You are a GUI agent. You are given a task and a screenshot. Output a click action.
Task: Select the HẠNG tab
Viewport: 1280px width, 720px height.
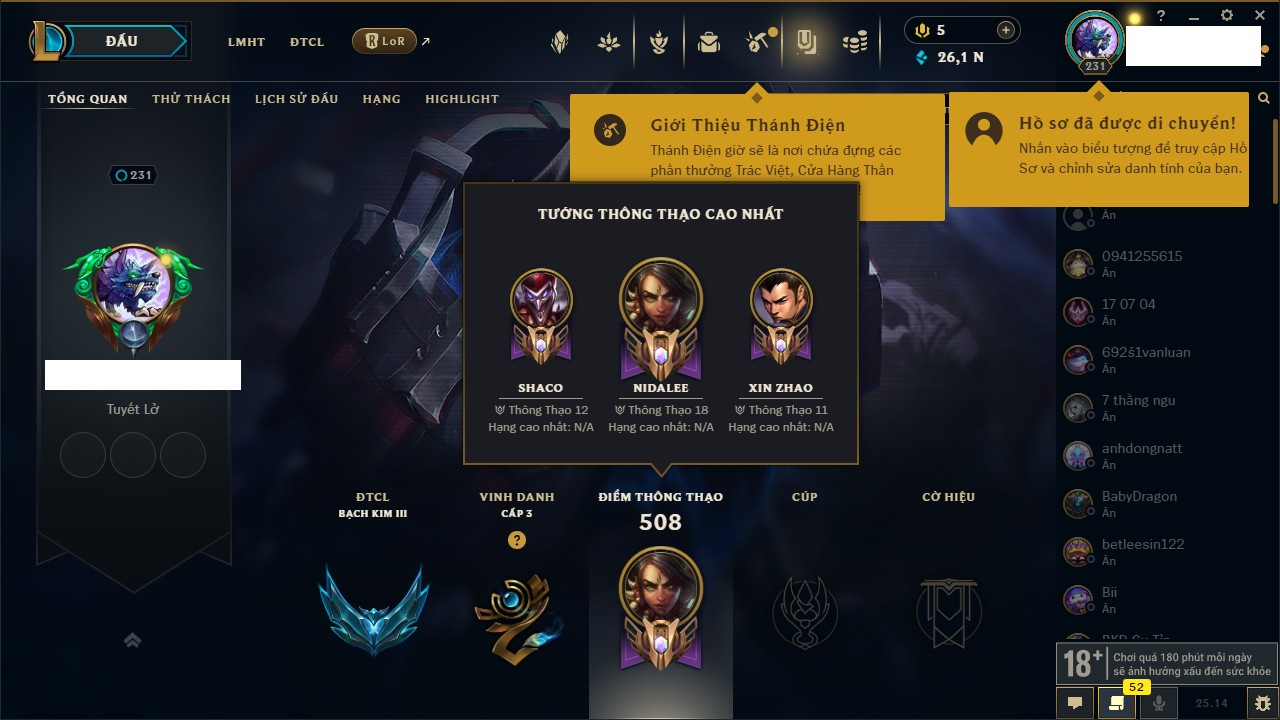382,99
